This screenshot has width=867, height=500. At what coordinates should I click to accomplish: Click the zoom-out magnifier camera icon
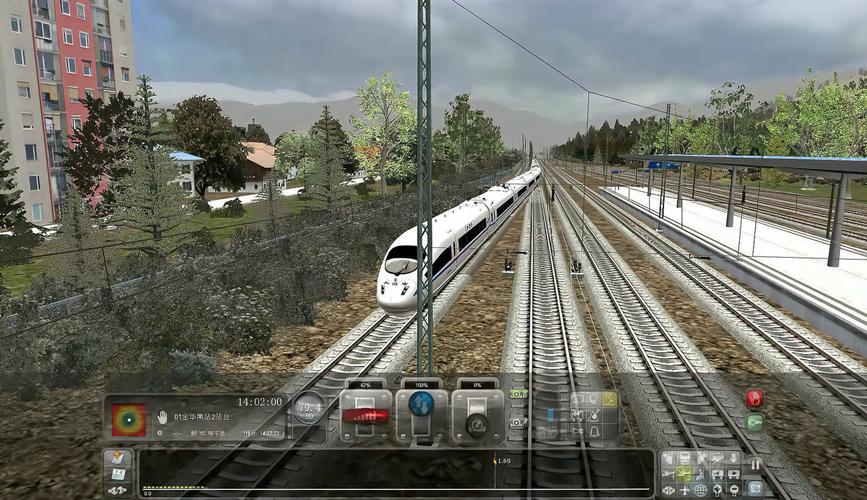(734, 490)
